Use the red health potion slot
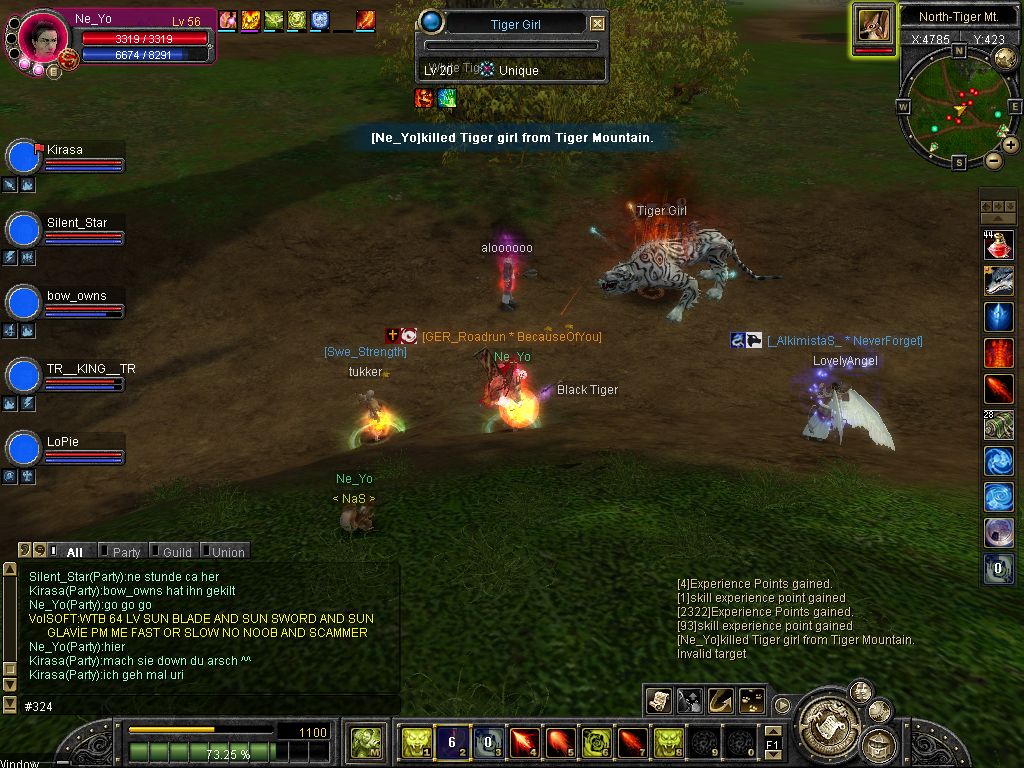This screenshot has width=1024, height=768. (x=998, y=246)
